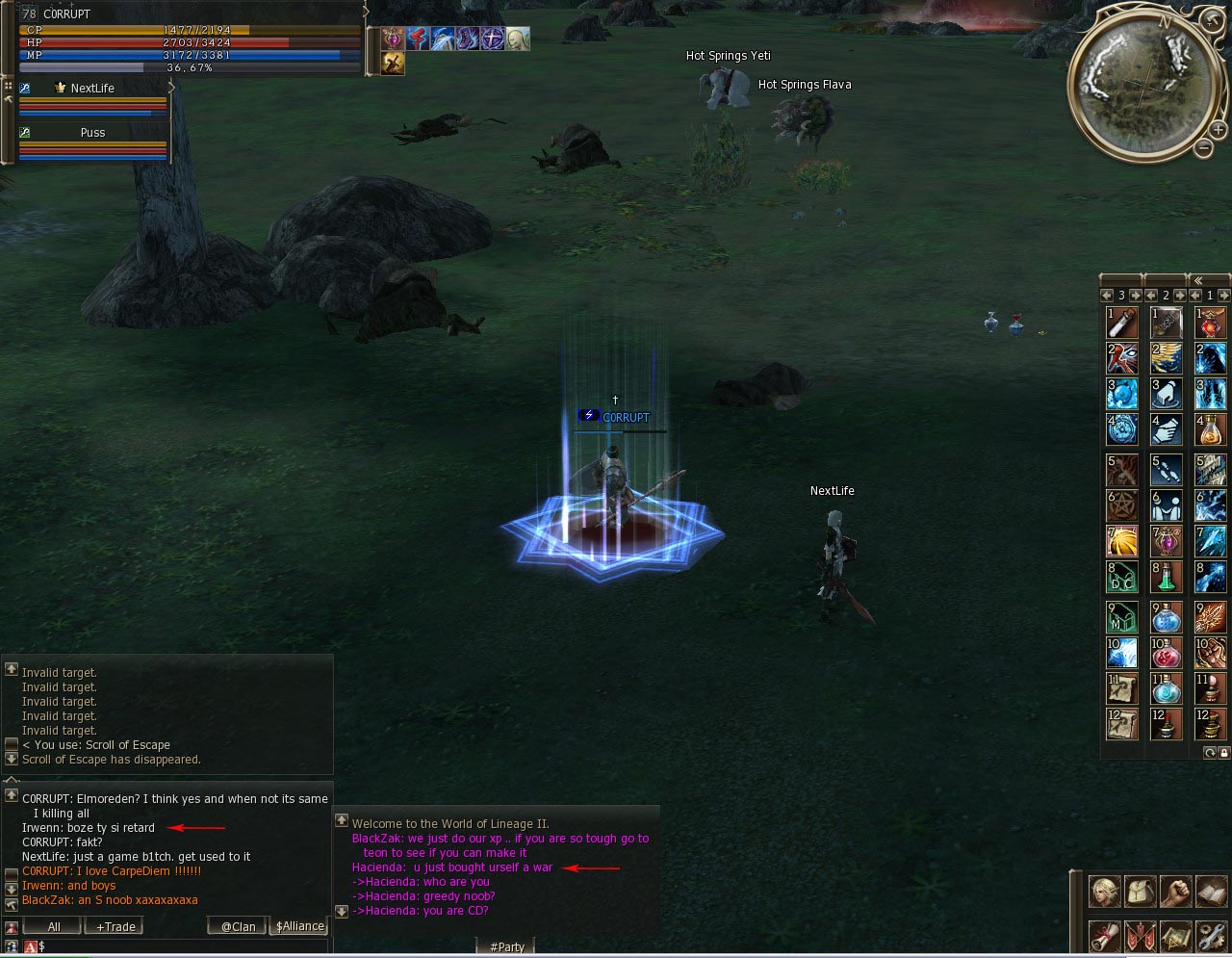Screen dimensions: 1232x958
Task: Zoom in the minimap with plus button
Action: point(1217,129)
